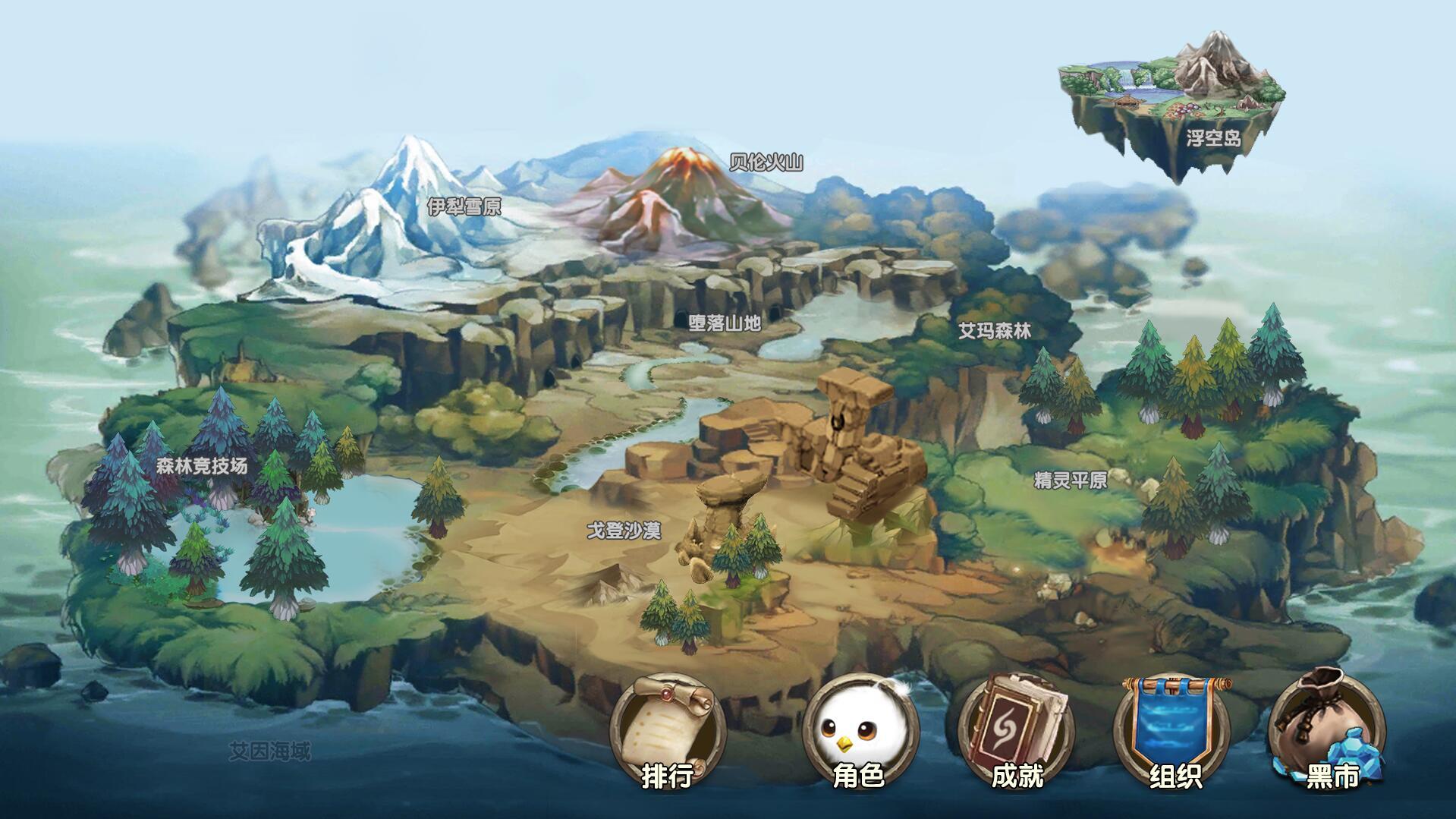Select the 浮空岛 floating island
The image size is (1456, 819).
1213,138
